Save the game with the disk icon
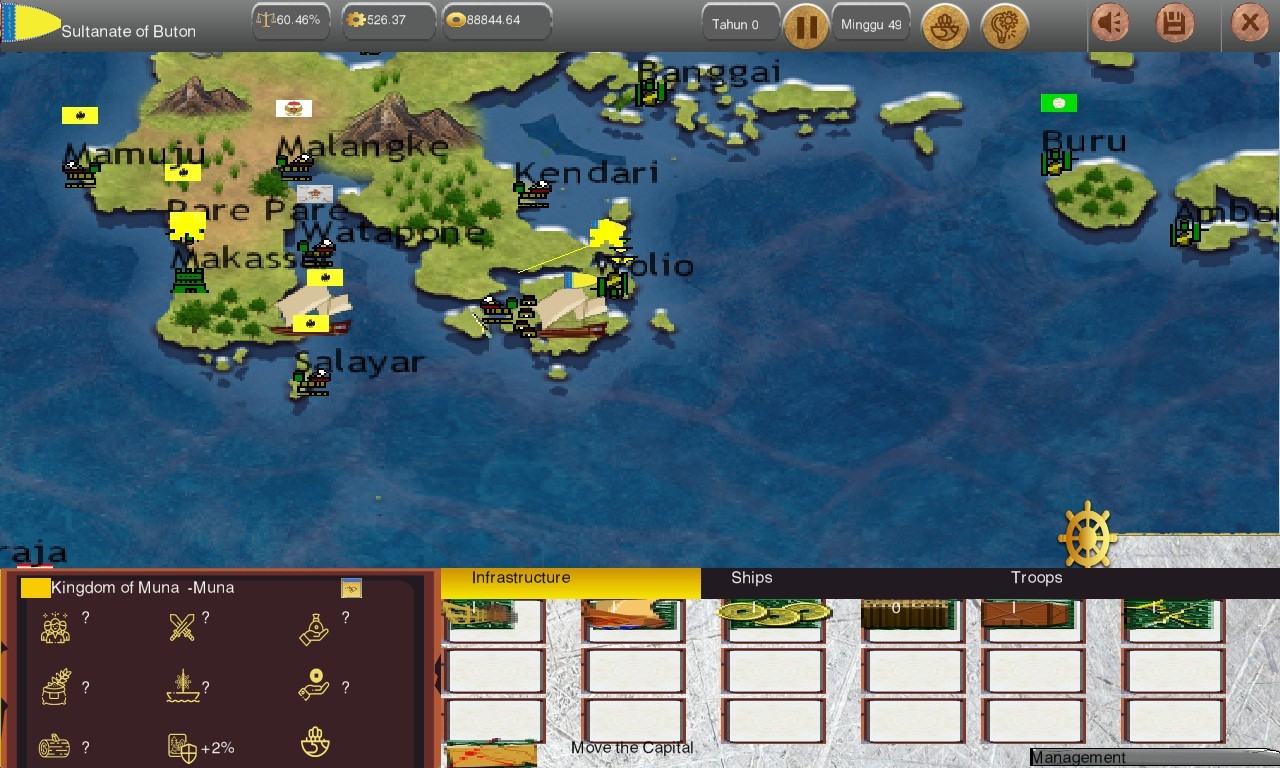 (x=1175, y=22)
